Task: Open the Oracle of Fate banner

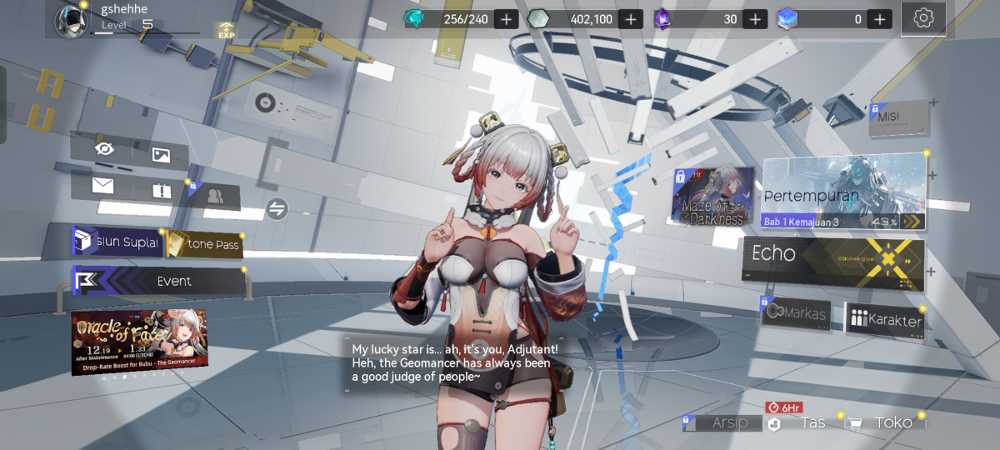Action: [x=139, y=340]
